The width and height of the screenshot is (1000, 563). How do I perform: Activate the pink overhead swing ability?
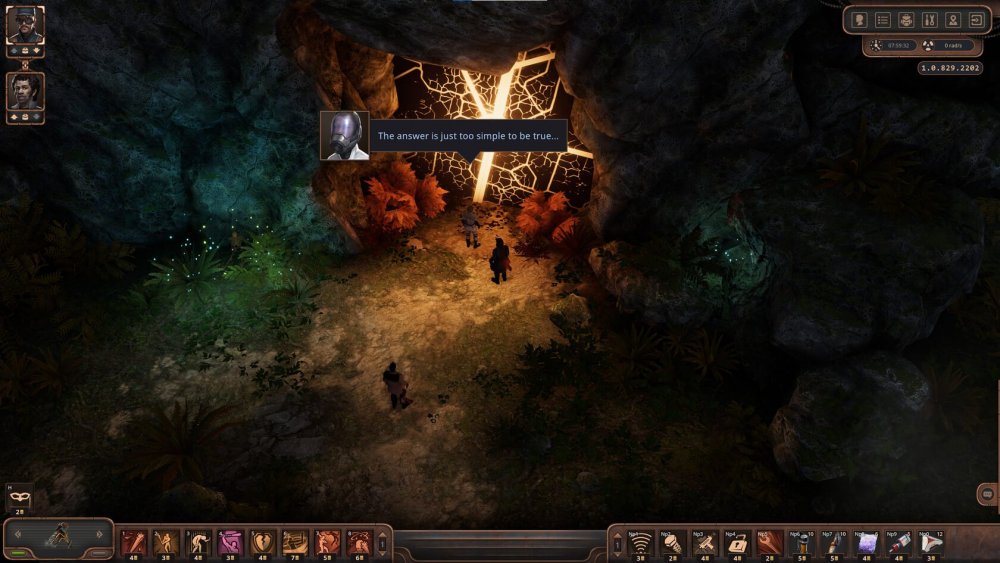click(x=231, y=541)
